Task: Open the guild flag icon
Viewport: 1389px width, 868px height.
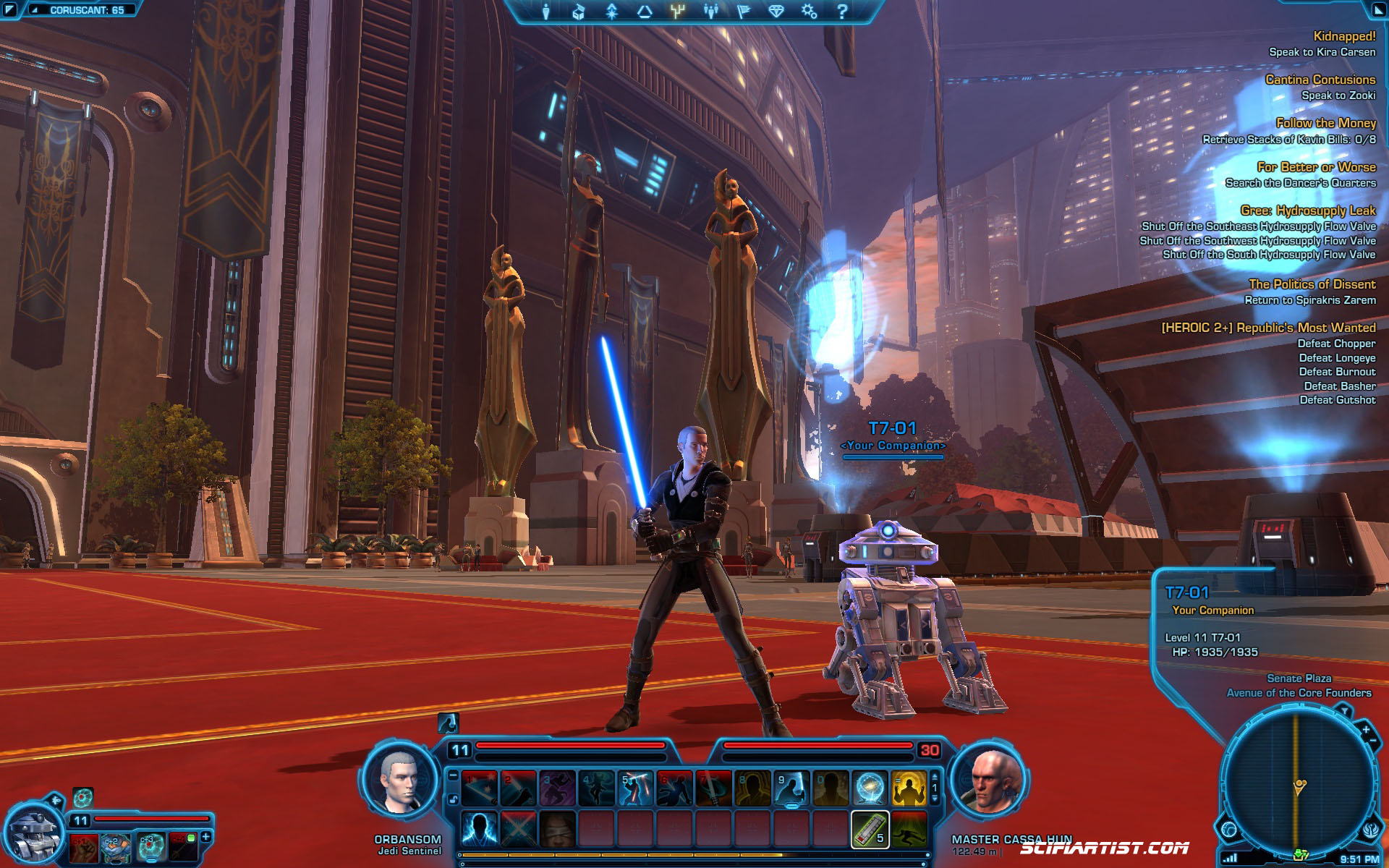Action: coord(743,12)
